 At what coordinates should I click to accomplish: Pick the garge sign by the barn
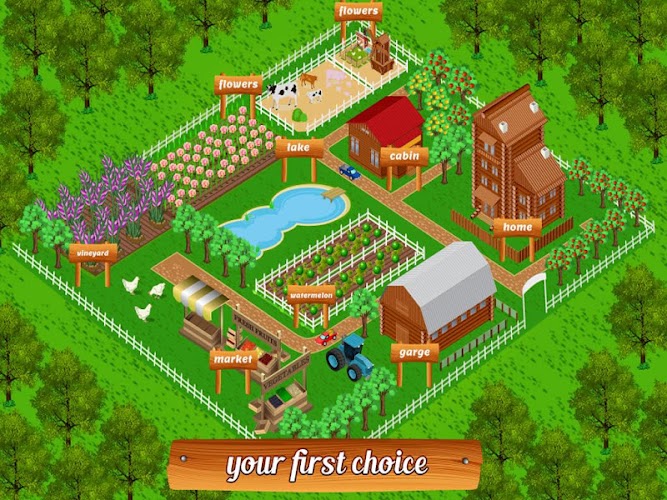click(414, 351)
